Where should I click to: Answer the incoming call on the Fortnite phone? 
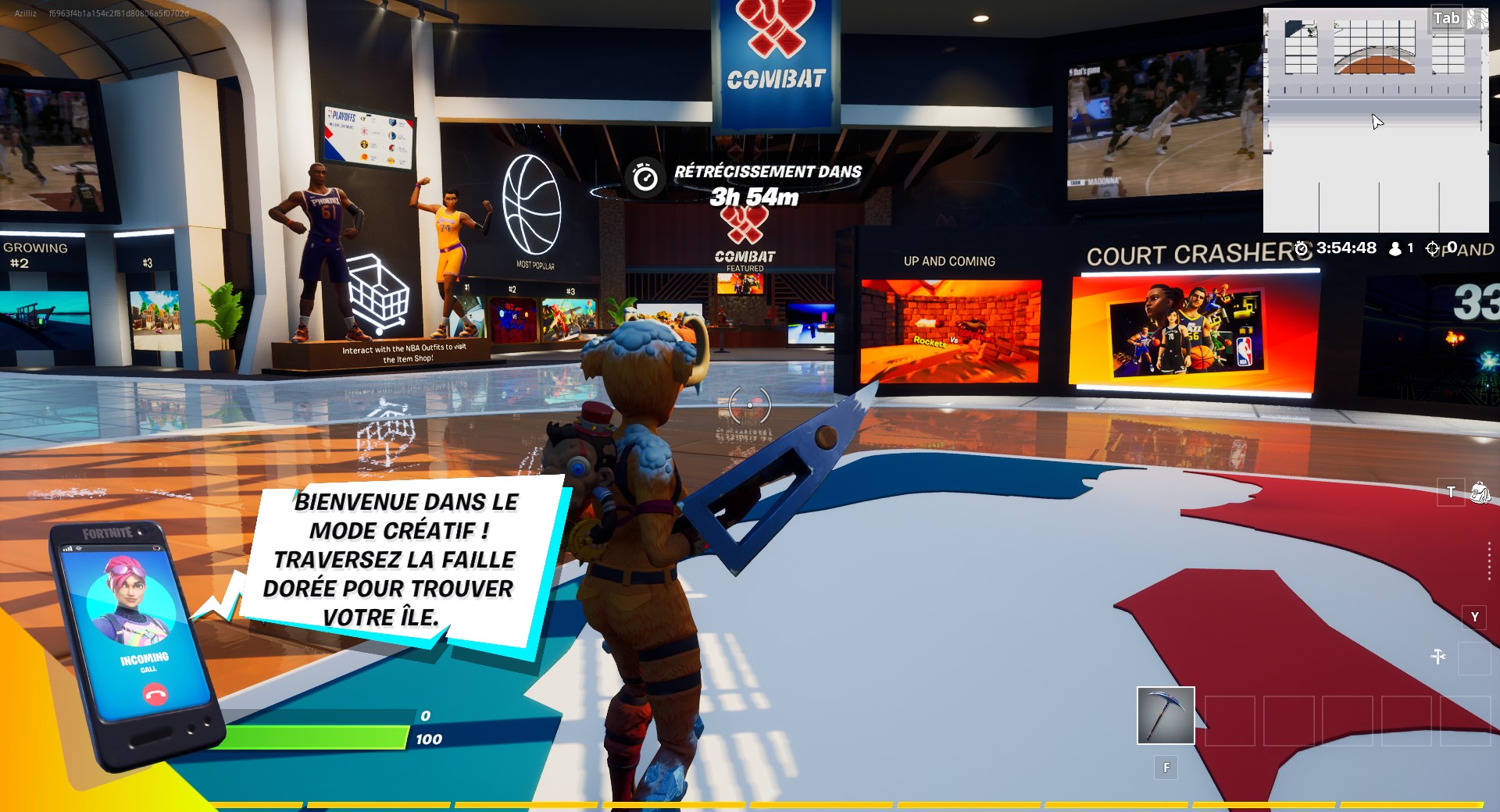154,694
